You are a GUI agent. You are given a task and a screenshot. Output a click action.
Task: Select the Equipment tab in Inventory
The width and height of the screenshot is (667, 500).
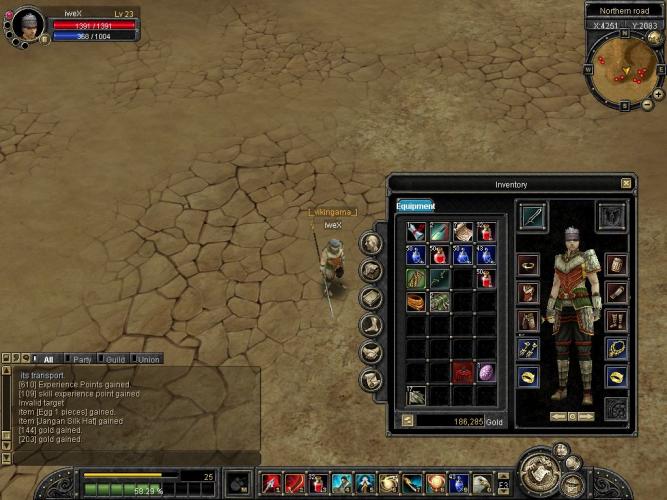point(414,206)
